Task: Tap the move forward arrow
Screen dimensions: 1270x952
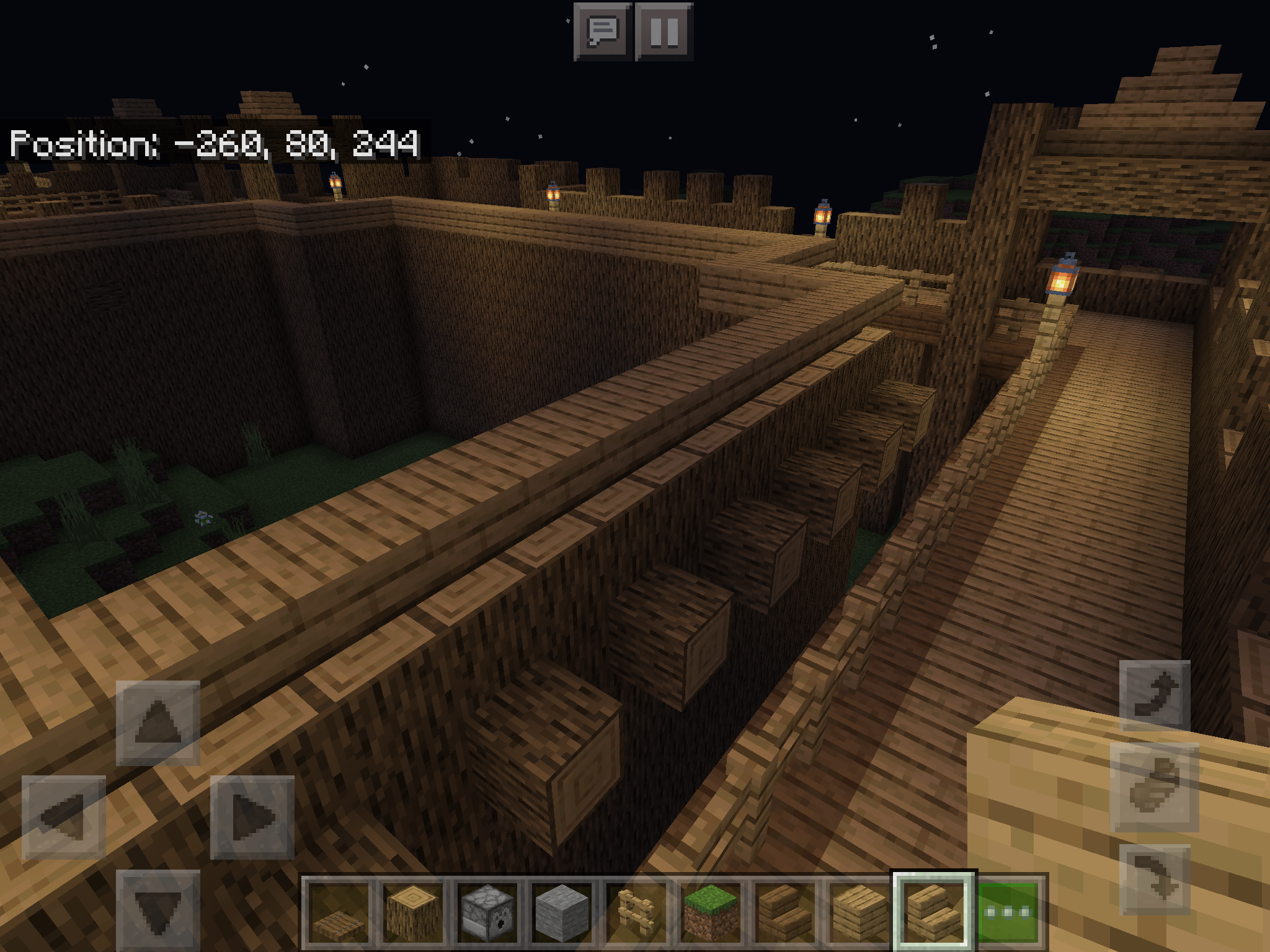Action: pyautogui.click(x=158, y=723)
